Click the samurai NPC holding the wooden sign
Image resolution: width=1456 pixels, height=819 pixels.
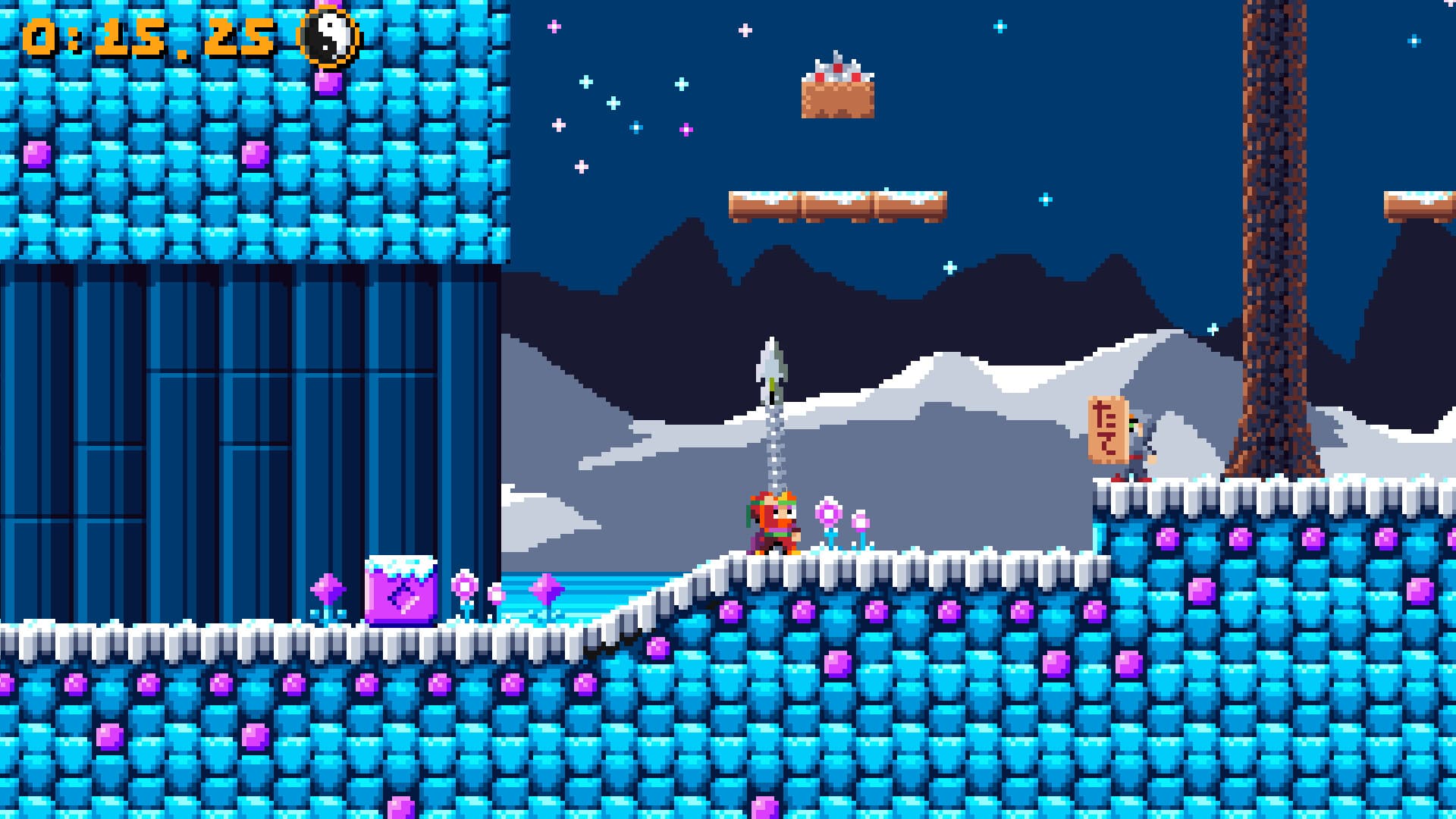tap(1137, 444)
